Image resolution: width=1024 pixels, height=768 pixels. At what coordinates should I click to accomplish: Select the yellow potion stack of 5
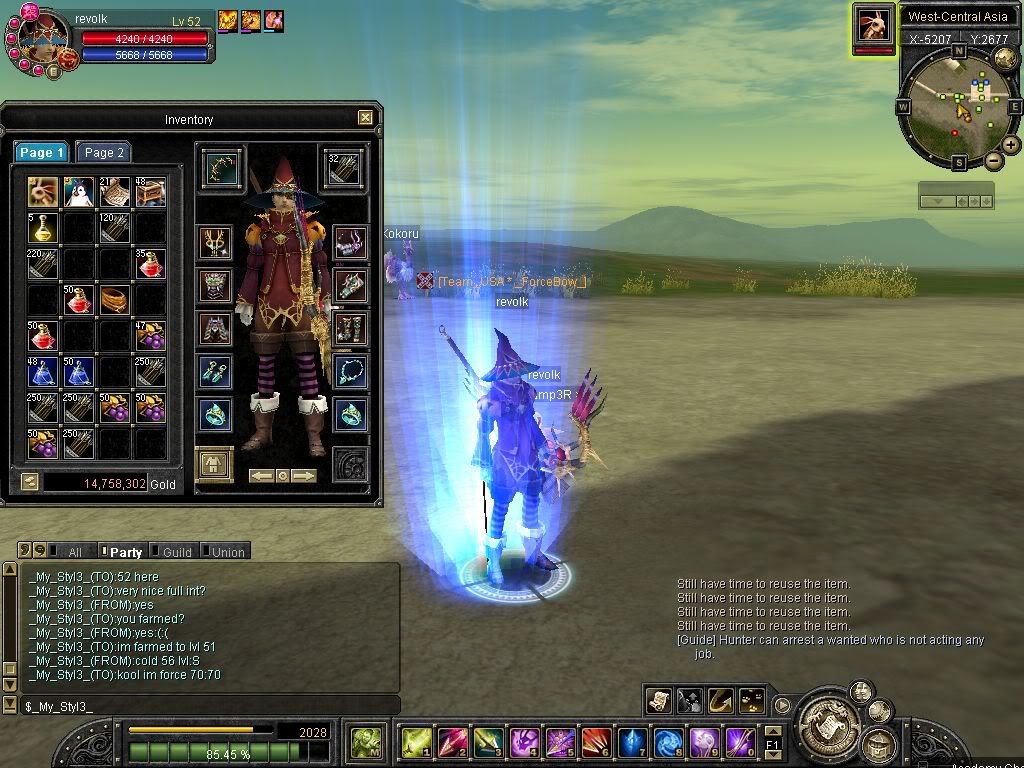(x=42, y=228)
